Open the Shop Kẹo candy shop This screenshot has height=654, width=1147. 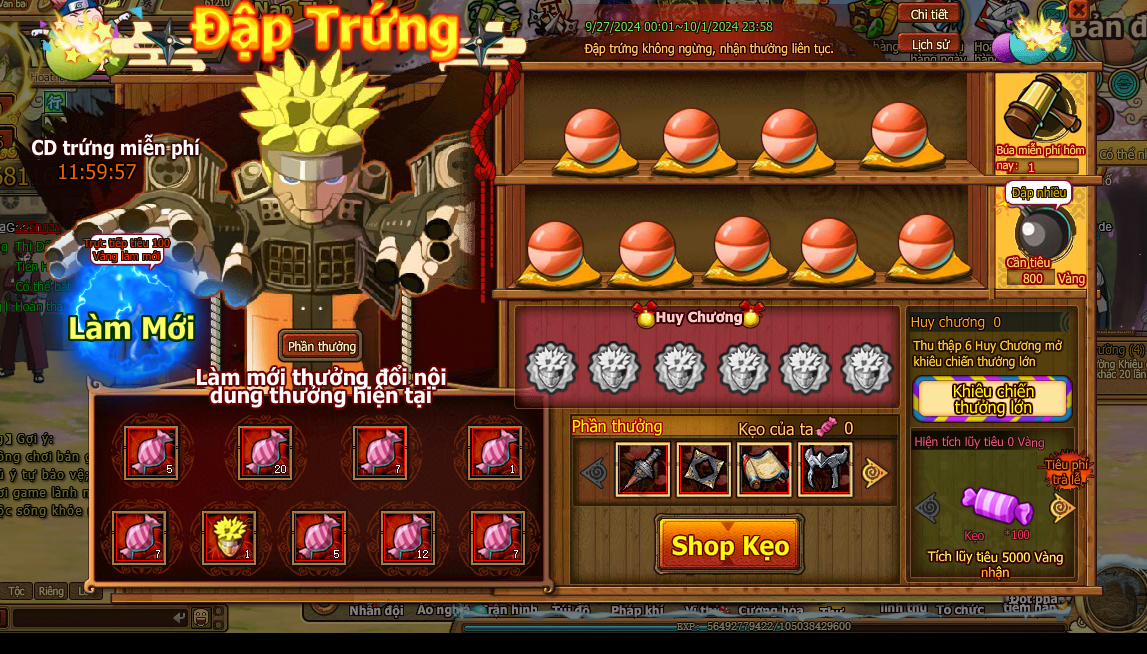(x=729, y=545)
